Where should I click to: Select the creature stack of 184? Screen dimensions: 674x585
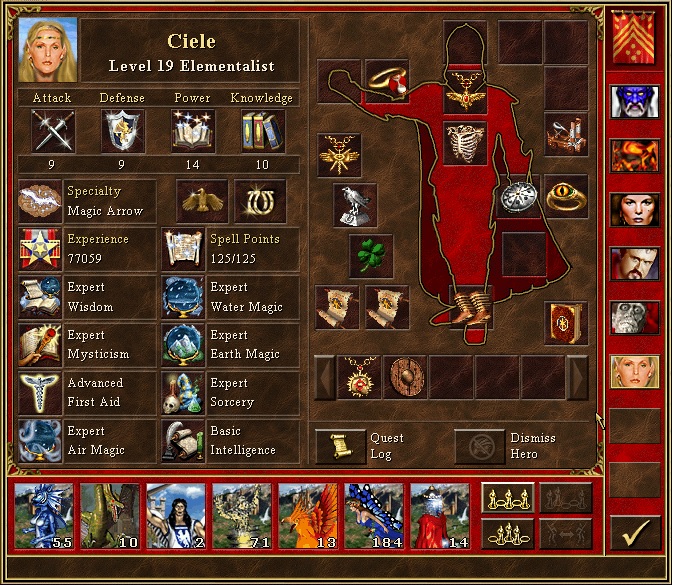tap(374, 516)
